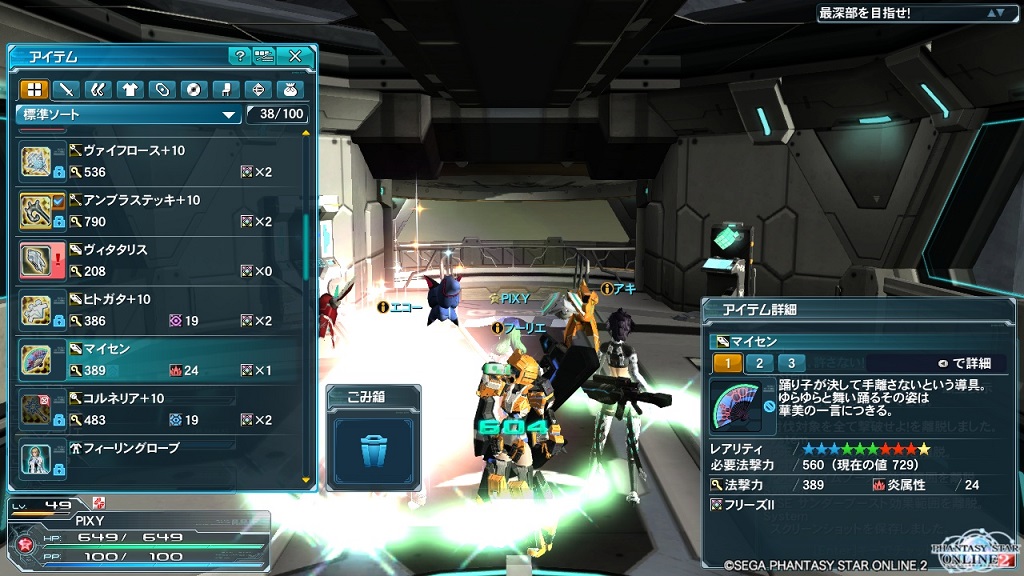The image size is (1024, 576).
Task: Open the money bag tab
Action: (289, 89)
